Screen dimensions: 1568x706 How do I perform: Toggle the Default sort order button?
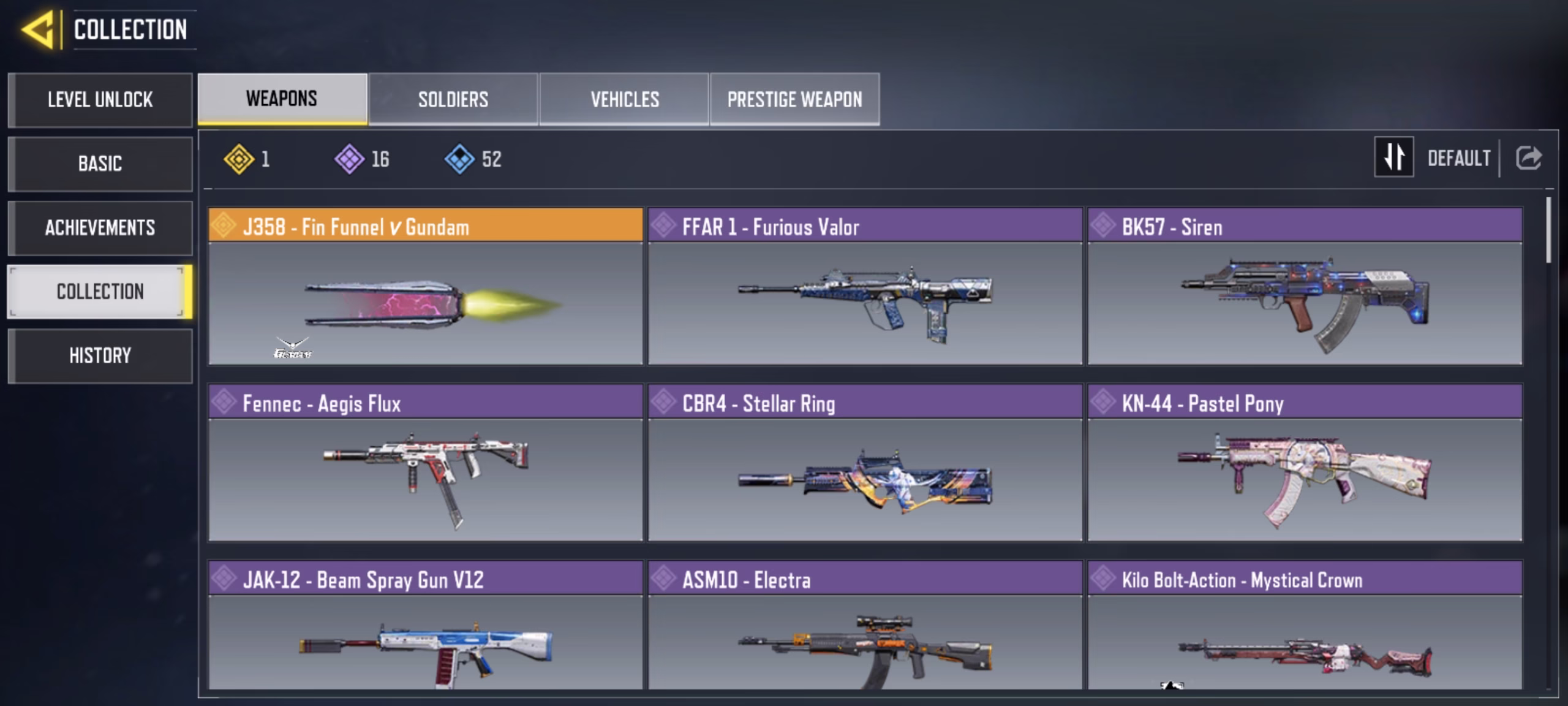point(1394,158)
